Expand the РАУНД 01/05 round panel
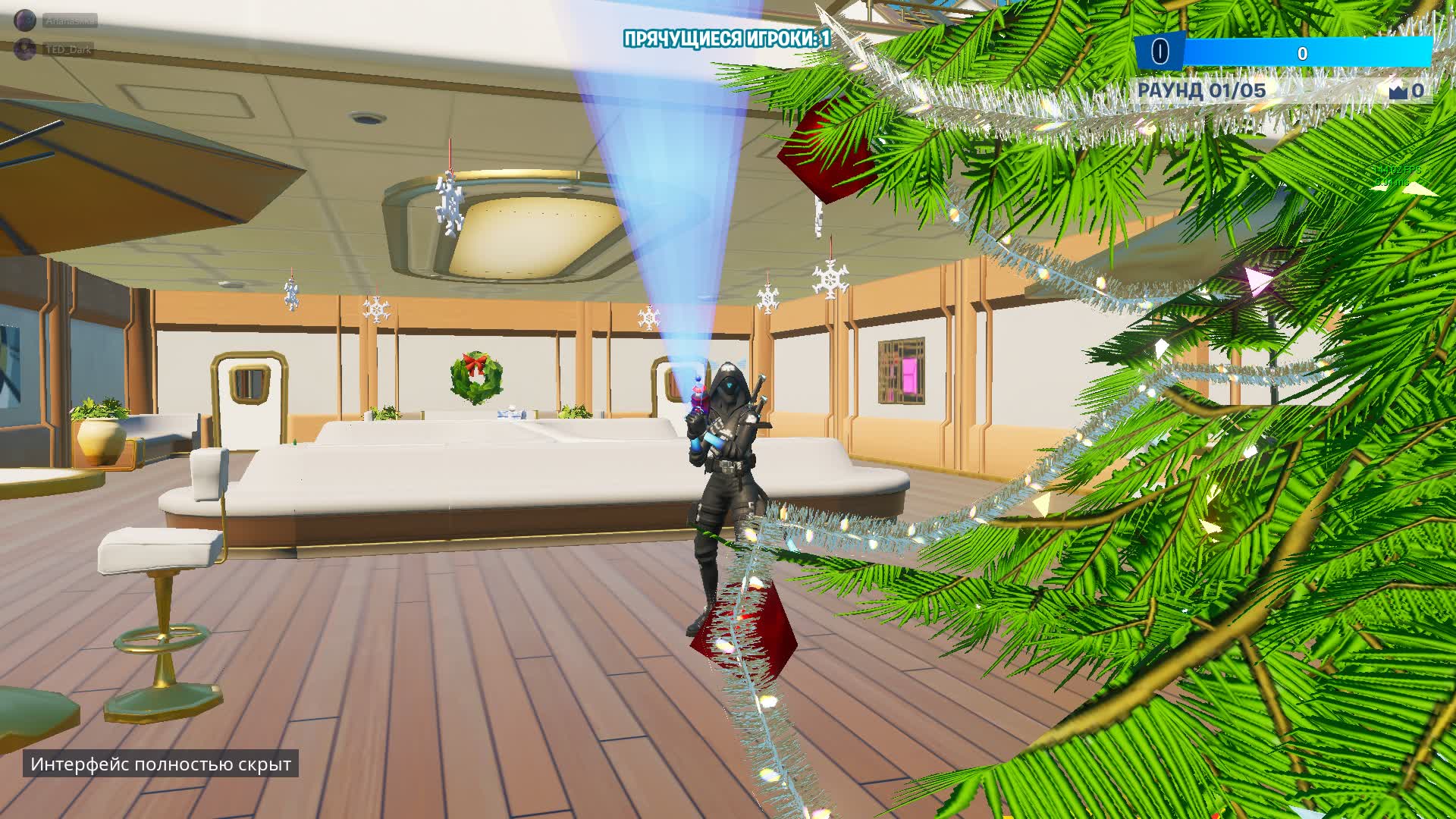This screenshot has height=819, width=1456. click(1200, 89)
